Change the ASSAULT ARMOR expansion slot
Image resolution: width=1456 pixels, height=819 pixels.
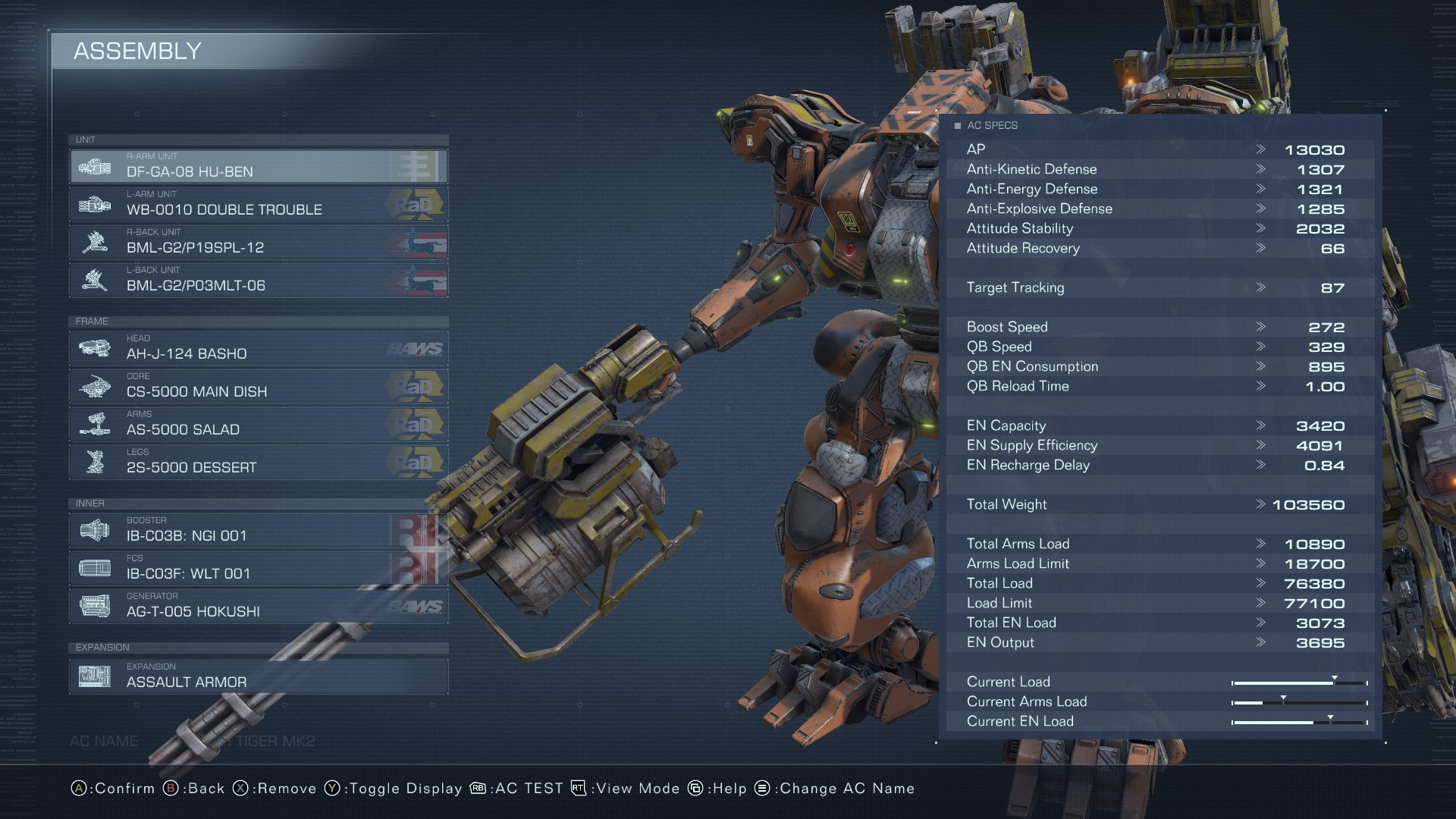(258, 676)
